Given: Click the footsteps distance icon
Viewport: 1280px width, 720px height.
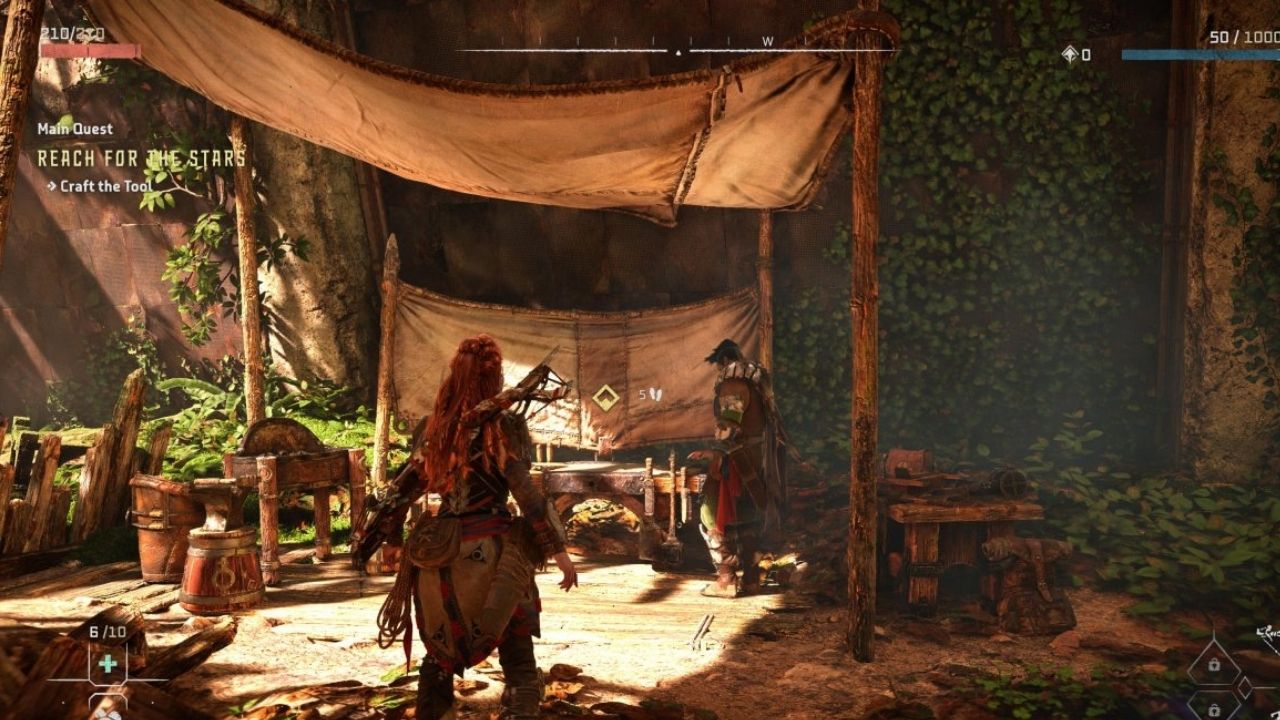Looking at the screenshot, I should [x=656, y=395].
